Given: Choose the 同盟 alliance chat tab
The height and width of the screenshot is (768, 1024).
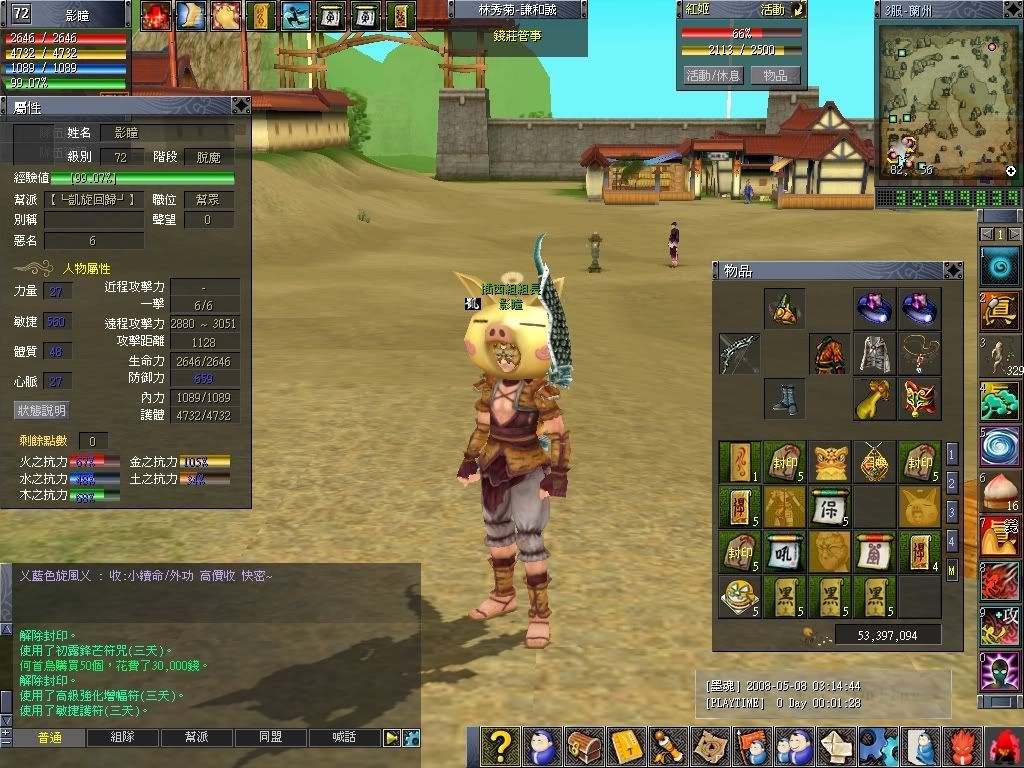Looking at the screenshot, I should (x=271, y=738).
